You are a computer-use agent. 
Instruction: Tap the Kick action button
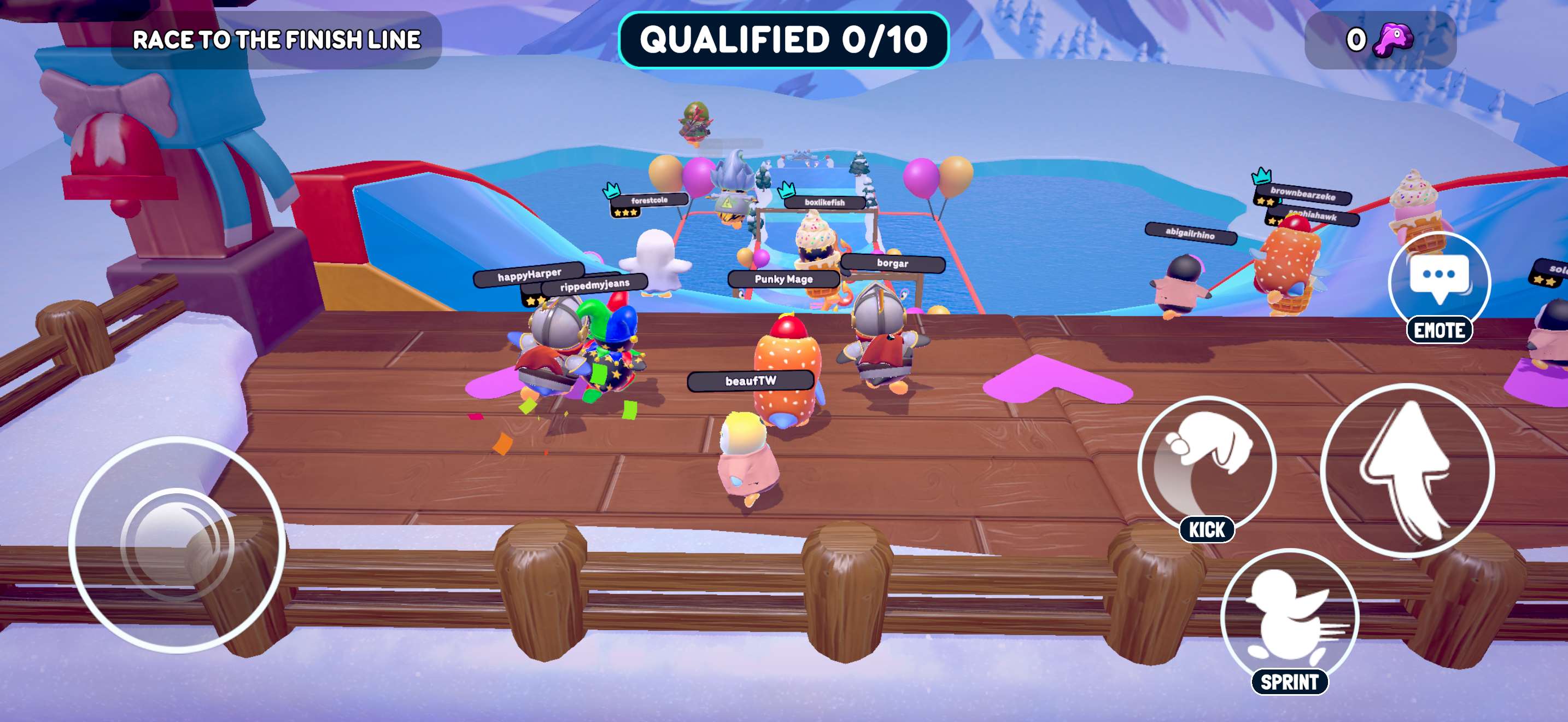click(1206, 463)
